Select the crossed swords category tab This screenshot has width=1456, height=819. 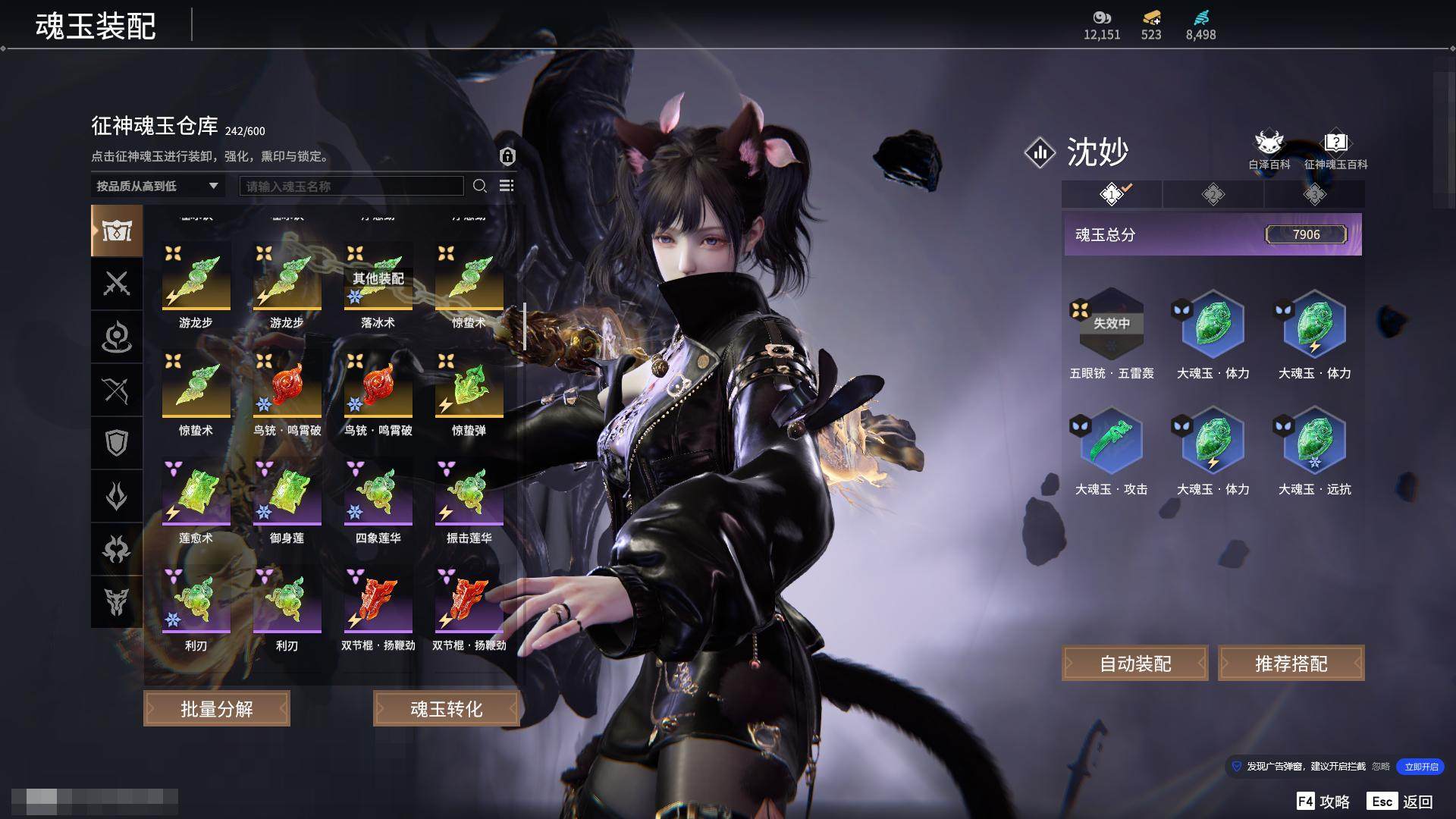pos(117,284)
